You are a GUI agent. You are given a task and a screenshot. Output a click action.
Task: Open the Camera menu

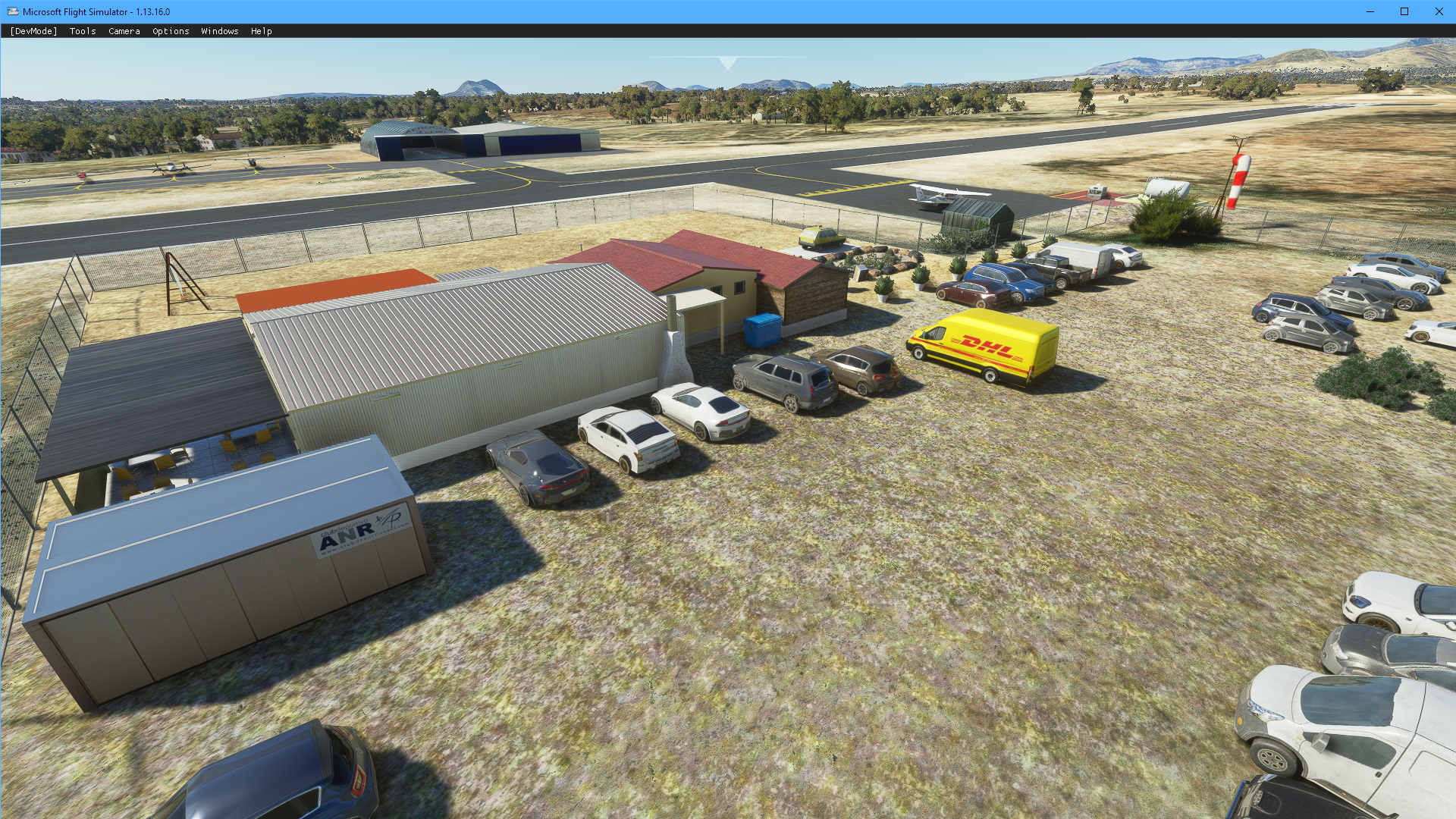[124, 31]
